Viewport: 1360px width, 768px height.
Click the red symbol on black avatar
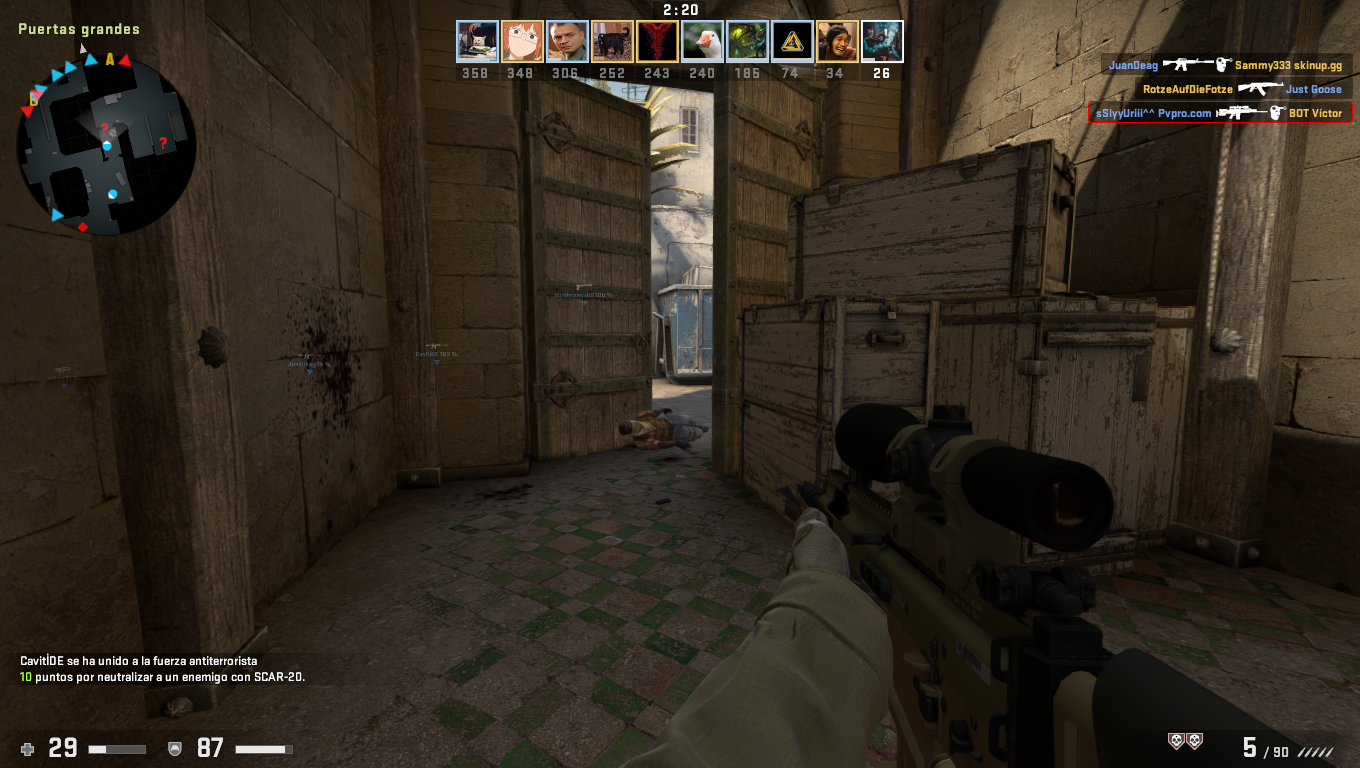657,42
